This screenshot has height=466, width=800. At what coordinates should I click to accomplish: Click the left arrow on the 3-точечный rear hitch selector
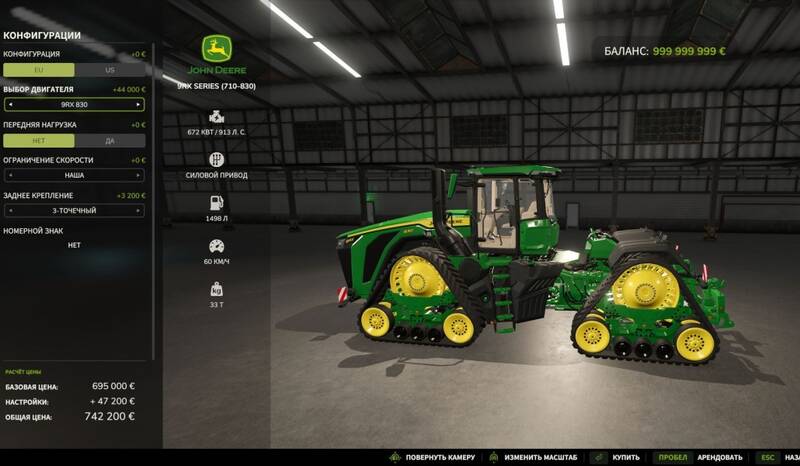(9, 211)
